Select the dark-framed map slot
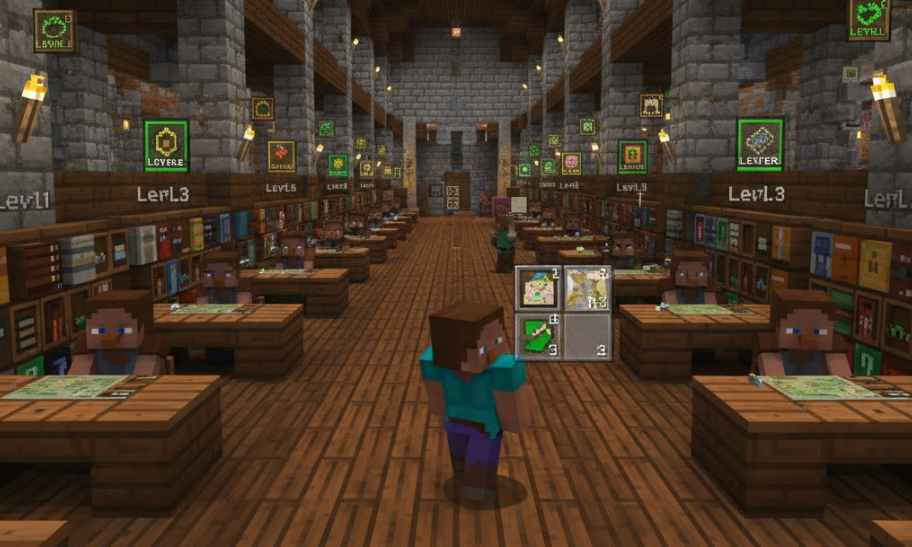This screenshot has height=547, width=912. tap(538, 289)
